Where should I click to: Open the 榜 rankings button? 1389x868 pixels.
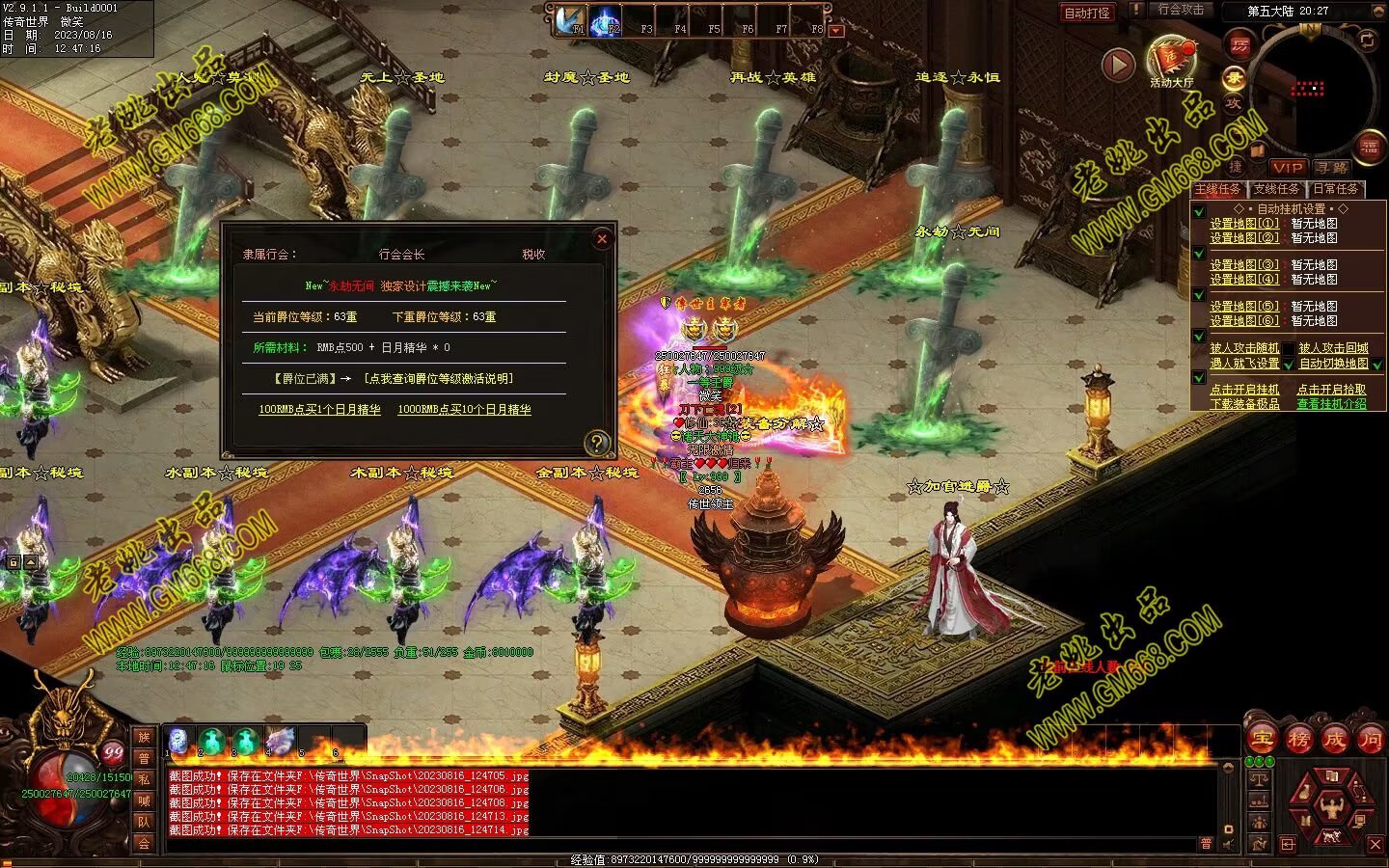point(1298,740)
